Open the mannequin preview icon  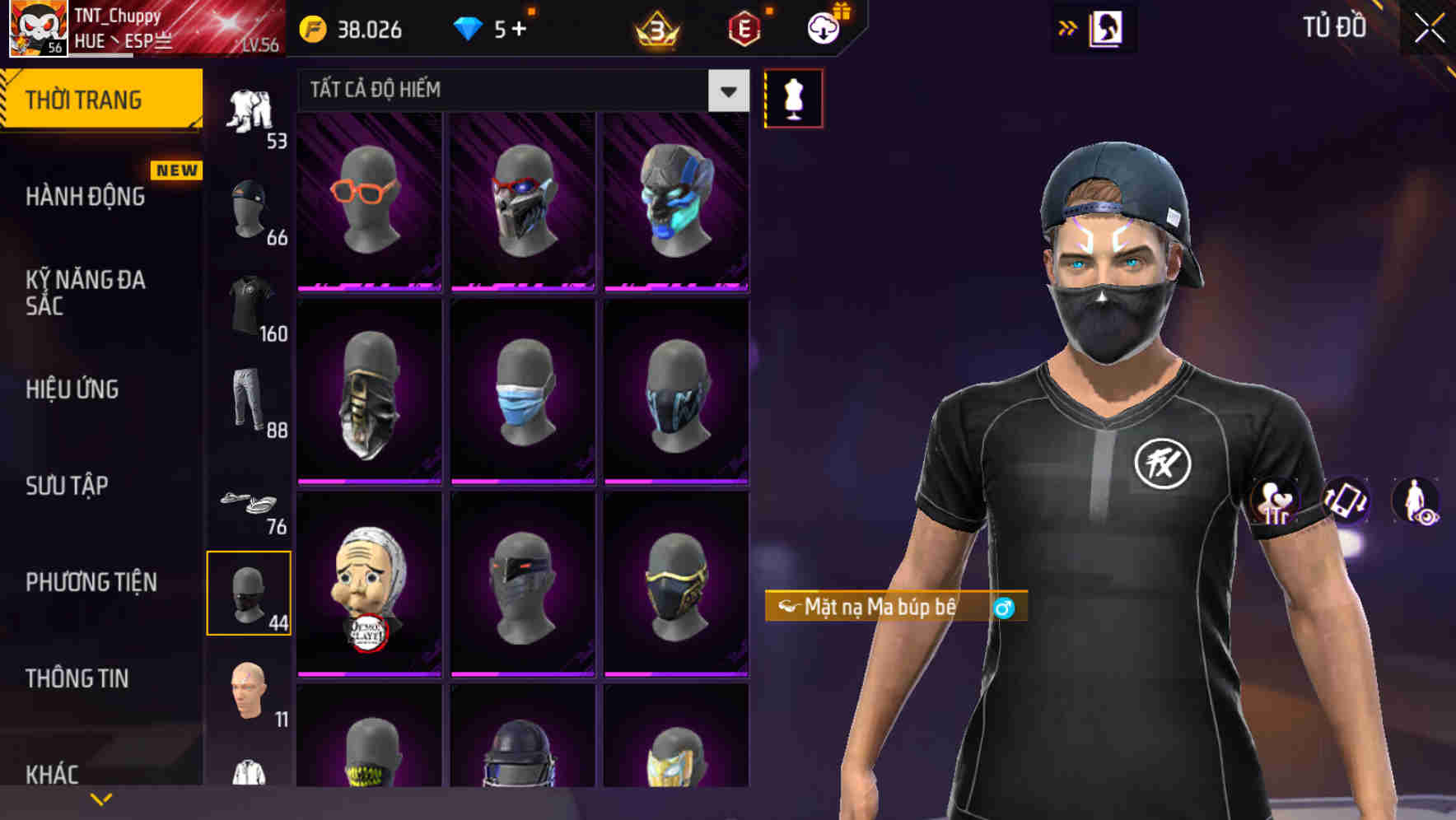pos(793,98)
